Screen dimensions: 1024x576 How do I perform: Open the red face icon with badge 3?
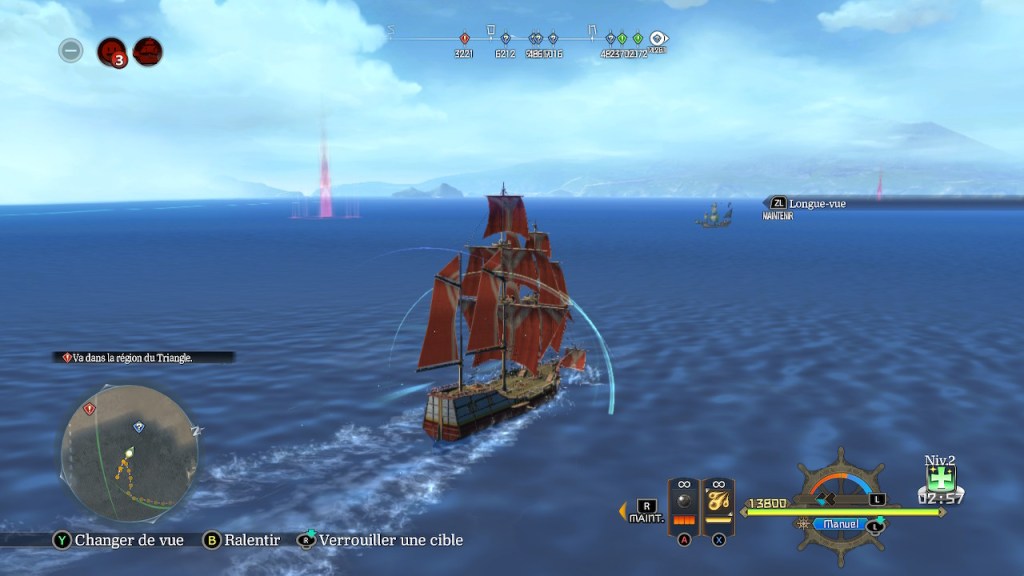click(x=111, y=51)
